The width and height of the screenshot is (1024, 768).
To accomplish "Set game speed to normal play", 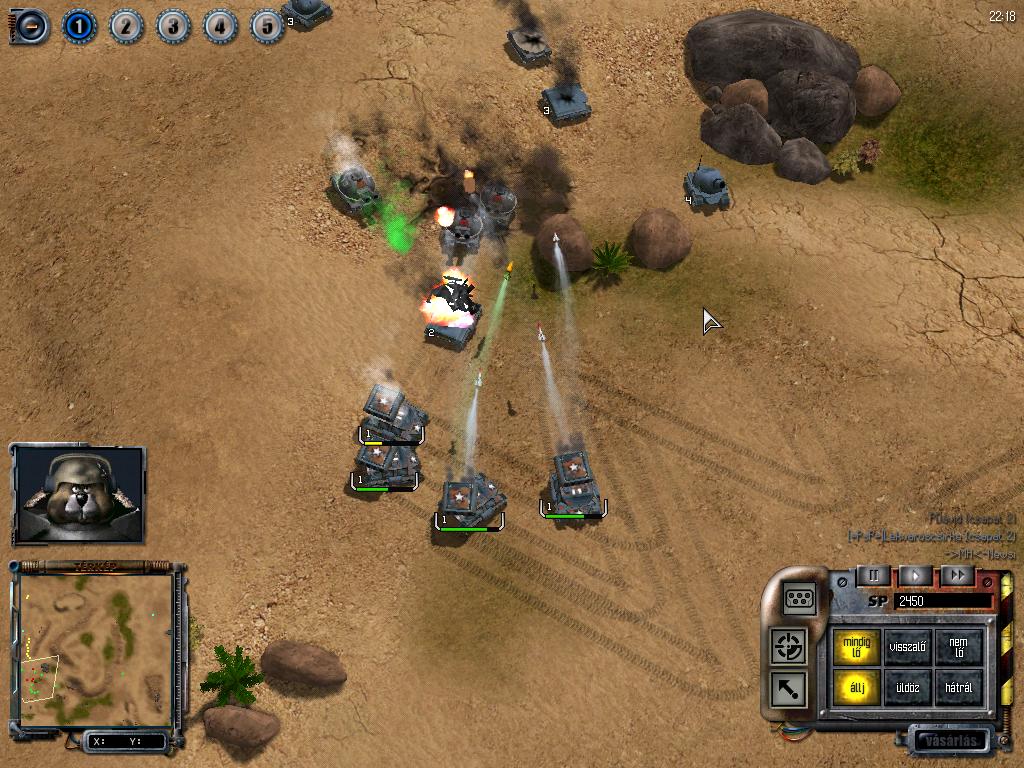I will [915, 575].
